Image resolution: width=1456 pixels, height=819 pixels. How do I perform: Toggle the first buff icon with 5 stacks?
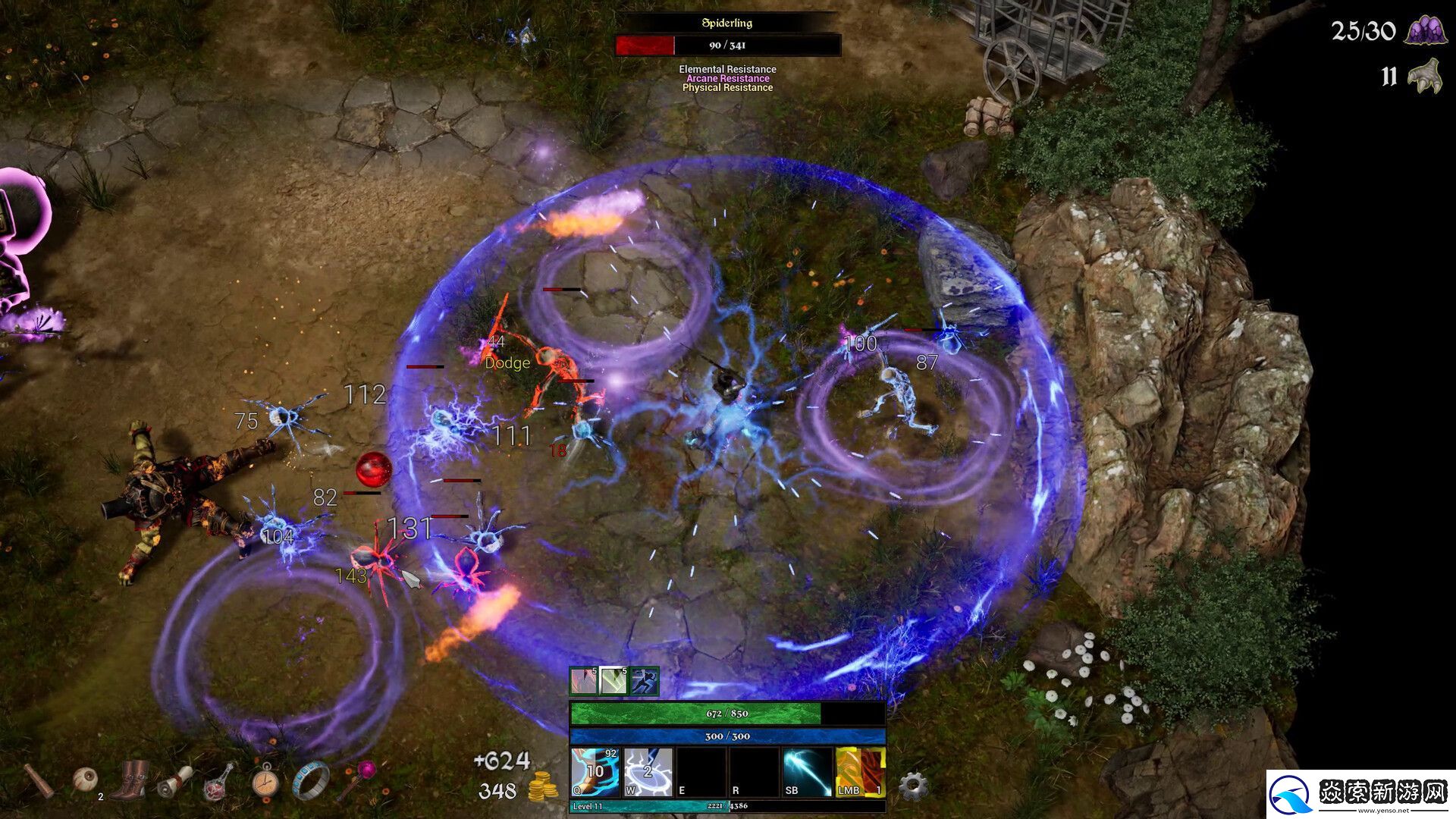click(x=582, y=681)
